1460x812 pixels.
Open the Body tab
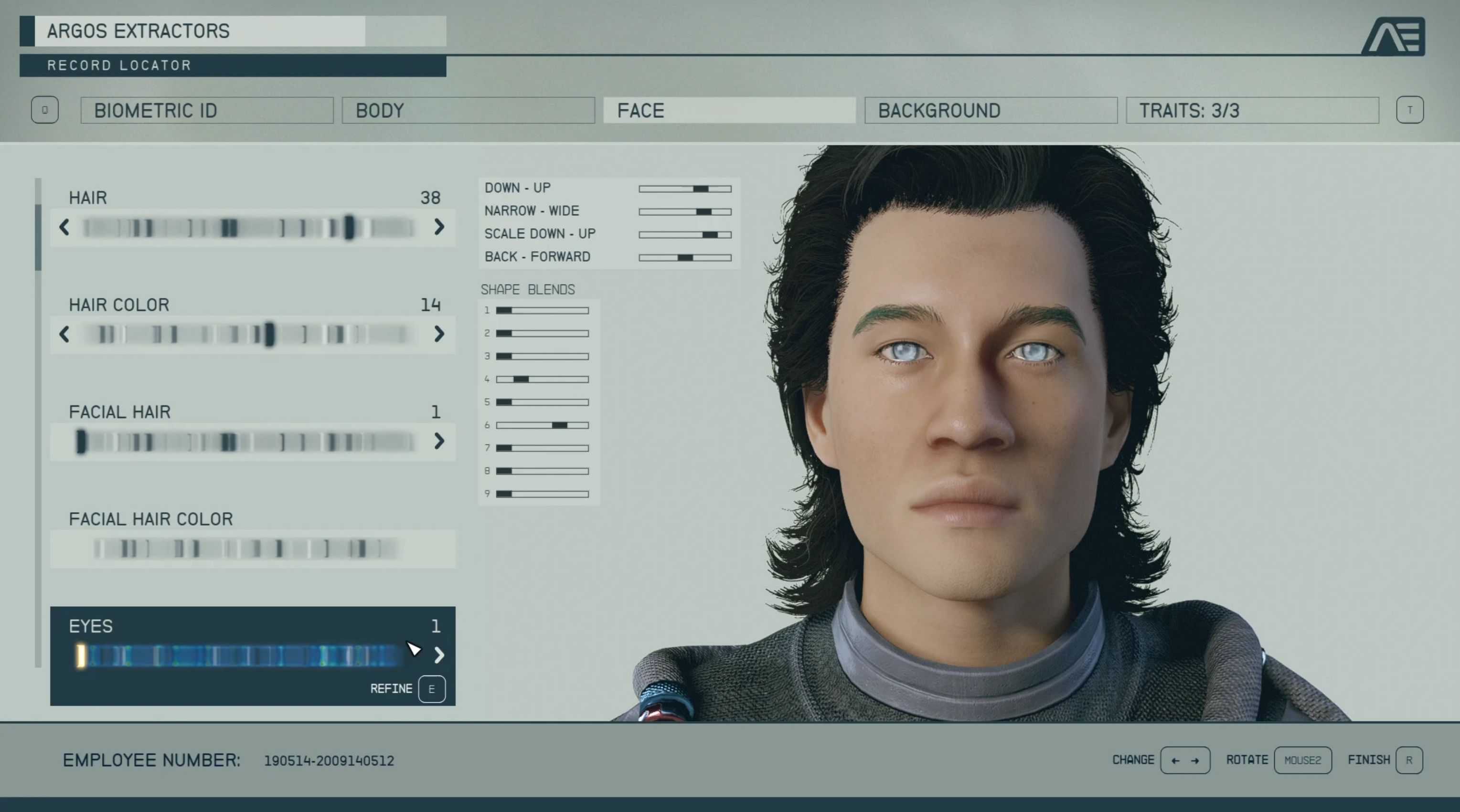[x=468, y=110]
